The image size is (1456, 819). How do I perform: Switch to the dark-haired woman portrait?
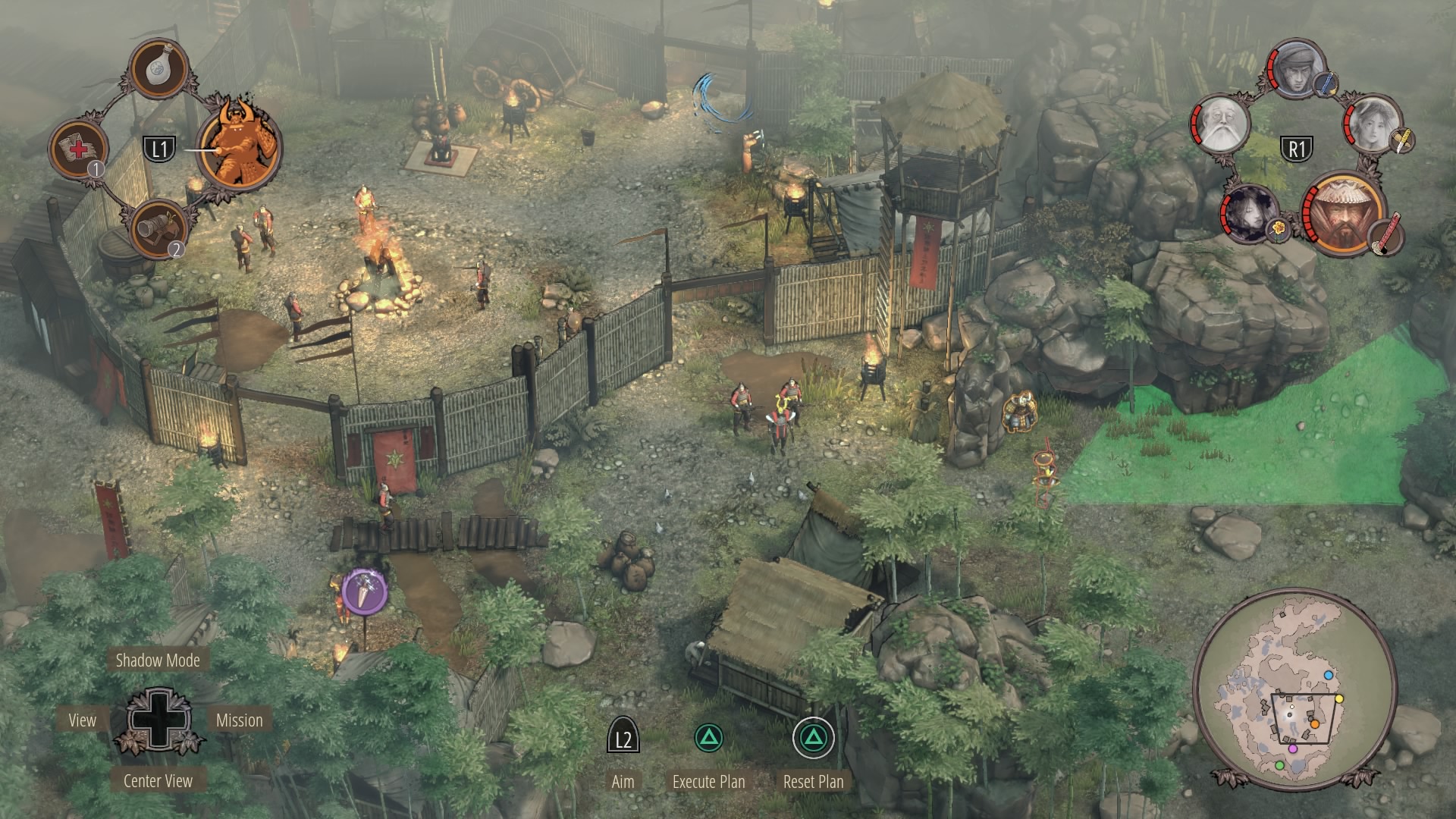tap(1249, 213)
